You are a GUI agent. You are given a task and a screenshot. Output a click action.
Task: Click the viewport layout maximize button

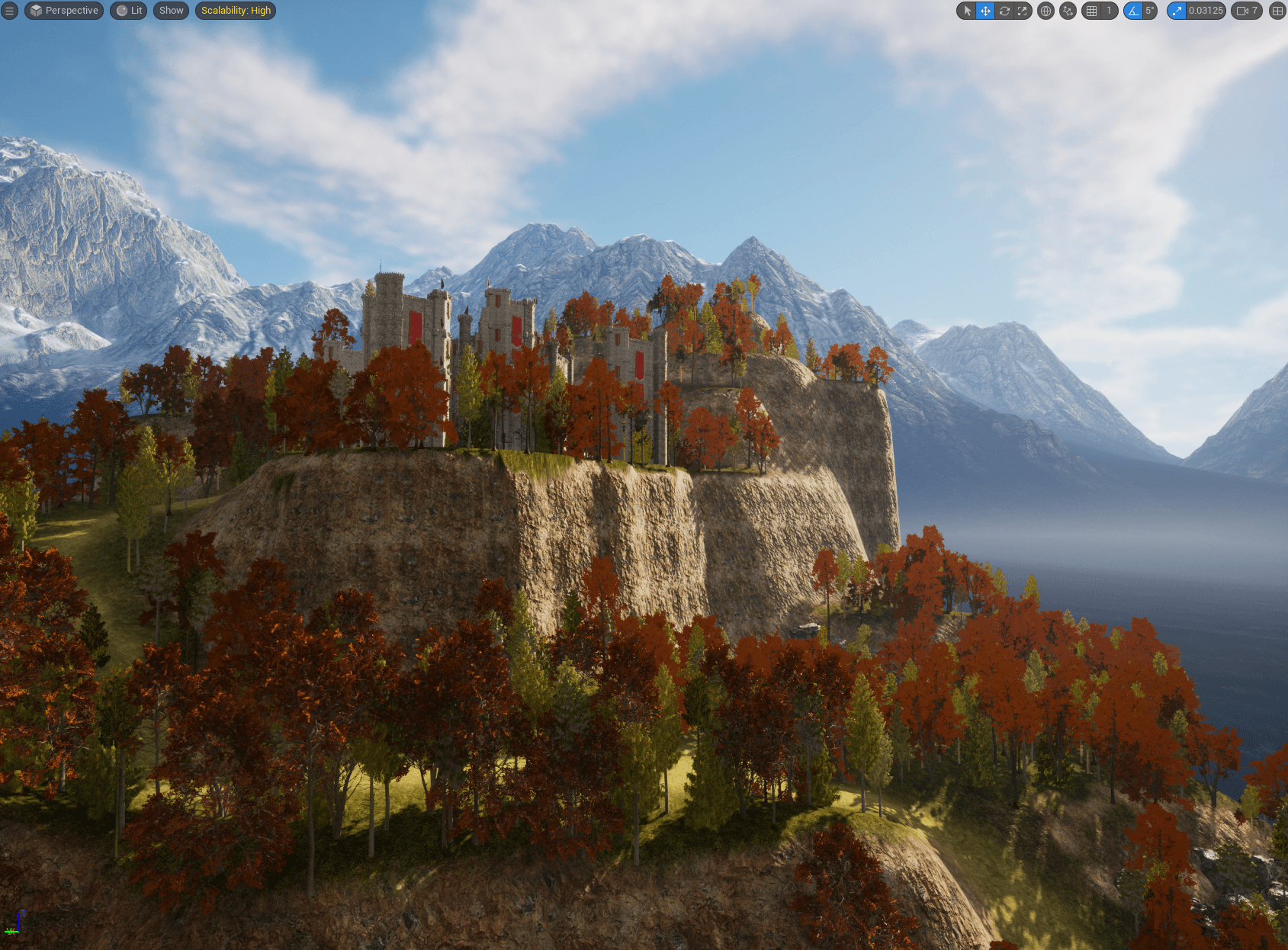(x=1277, y=11)
